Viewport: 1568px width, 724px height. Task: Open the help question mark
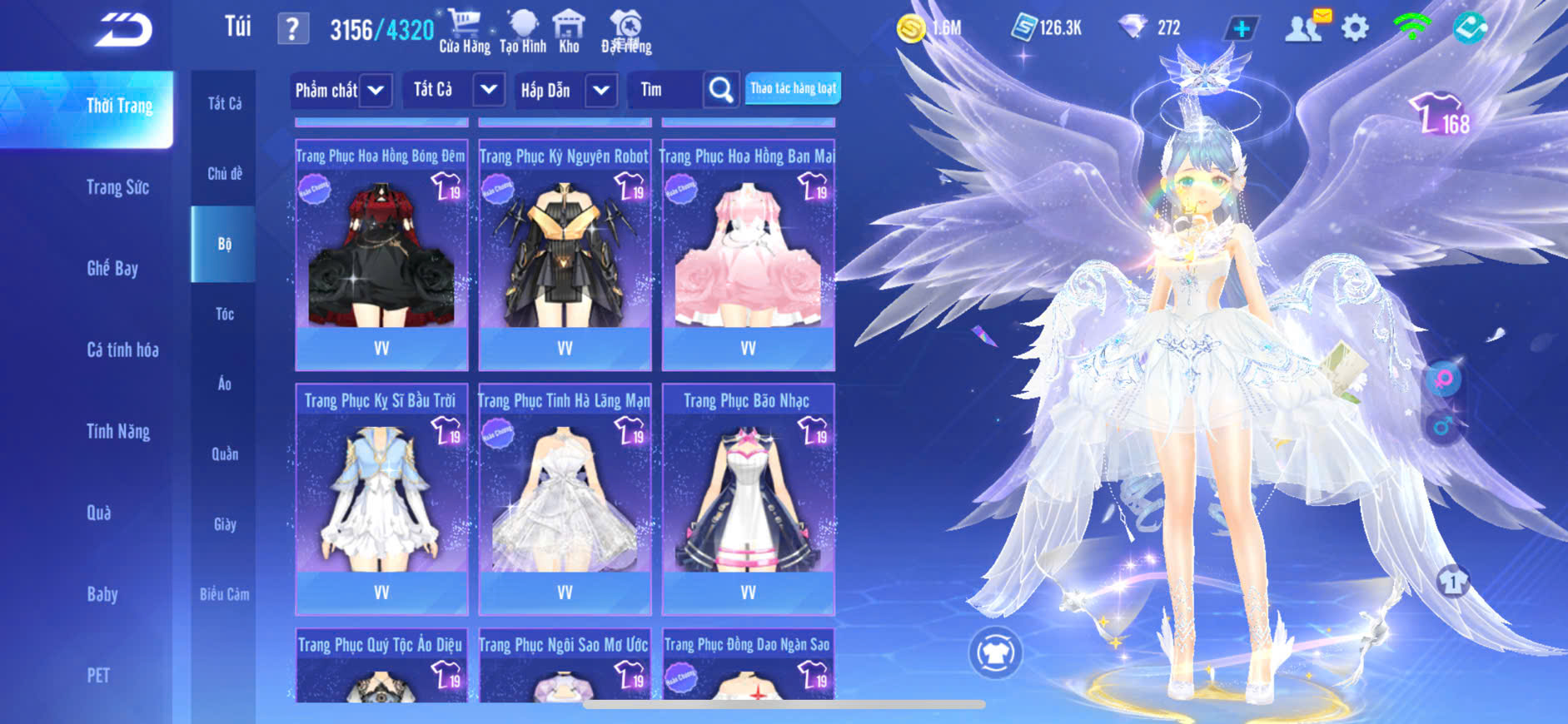click(x=292, y=29)
